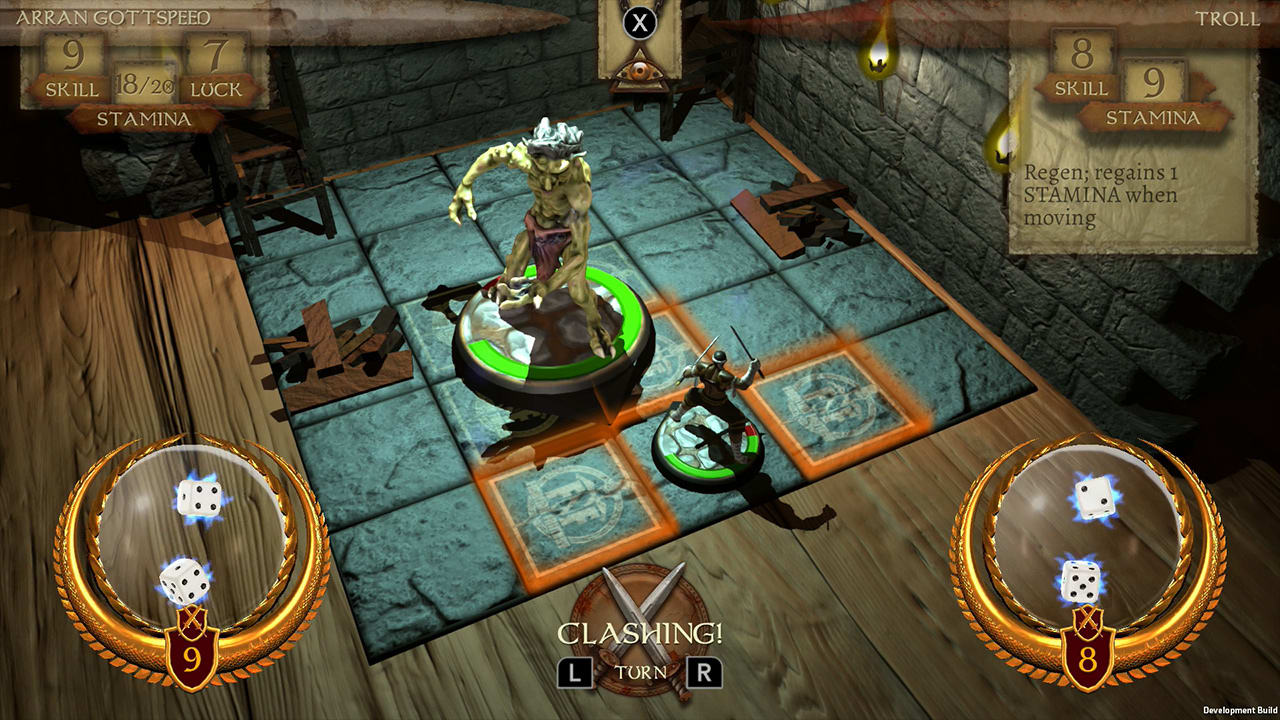The height and width of the screenshot is (720, 1280).
Task: Click the left orb's top die
Action: 200,495
